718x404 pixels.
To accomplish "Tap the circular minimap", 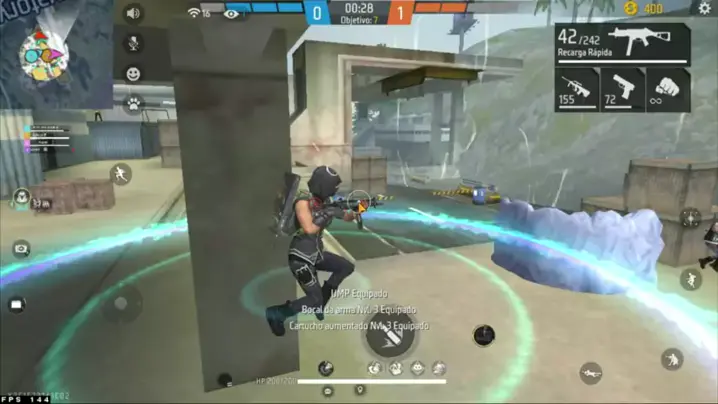I will (x=42, y=56).
